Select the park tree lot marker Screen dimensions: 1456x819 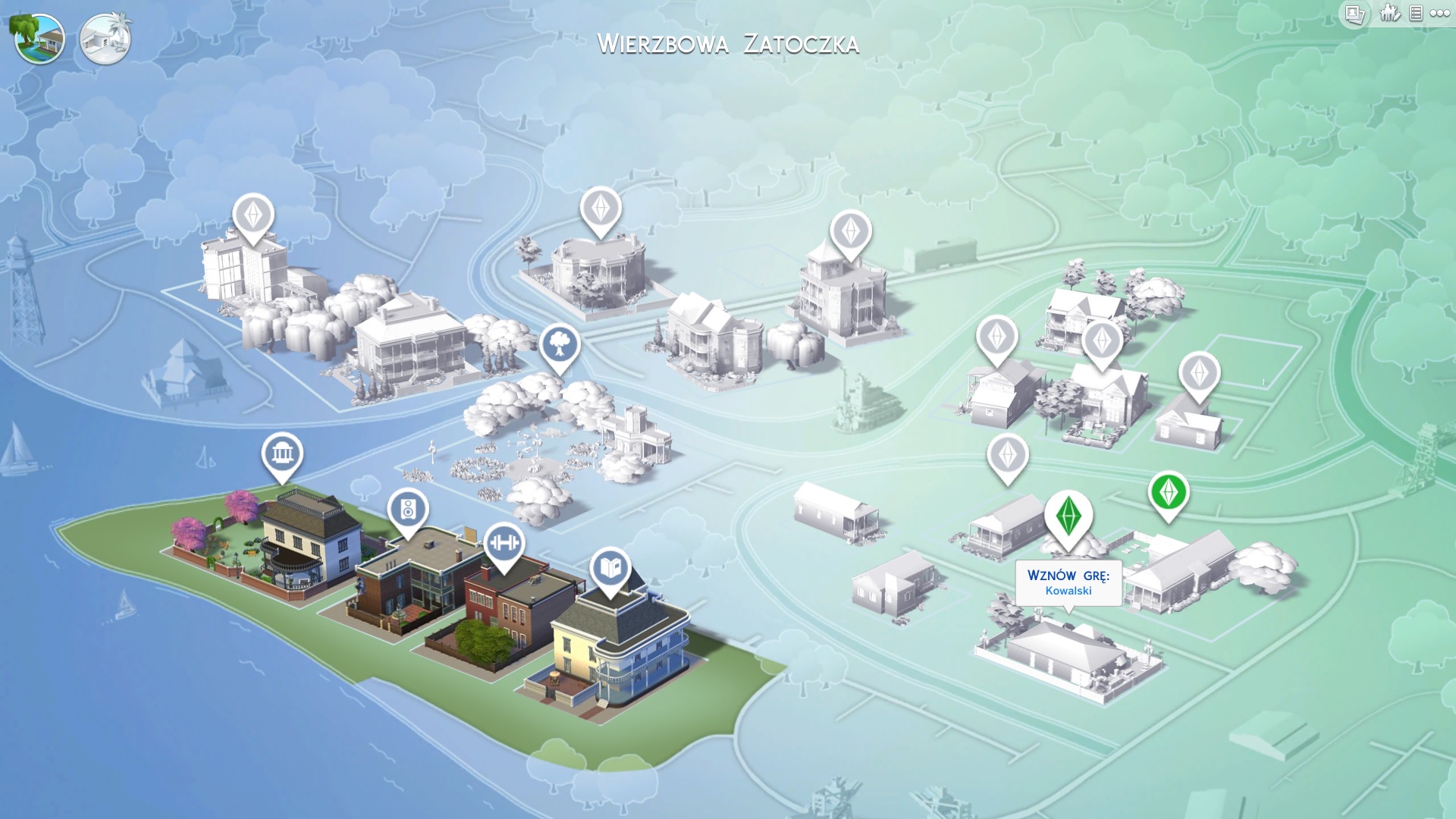tap(560, 346)
